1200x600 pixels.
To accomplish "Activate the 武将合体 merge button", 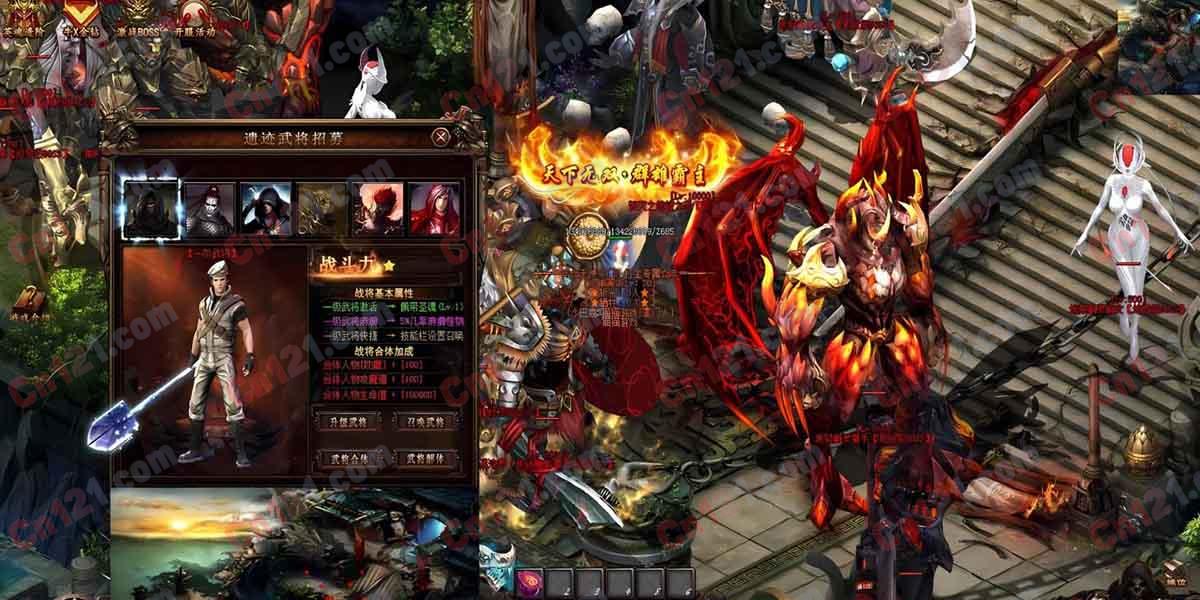I will 343,458.
